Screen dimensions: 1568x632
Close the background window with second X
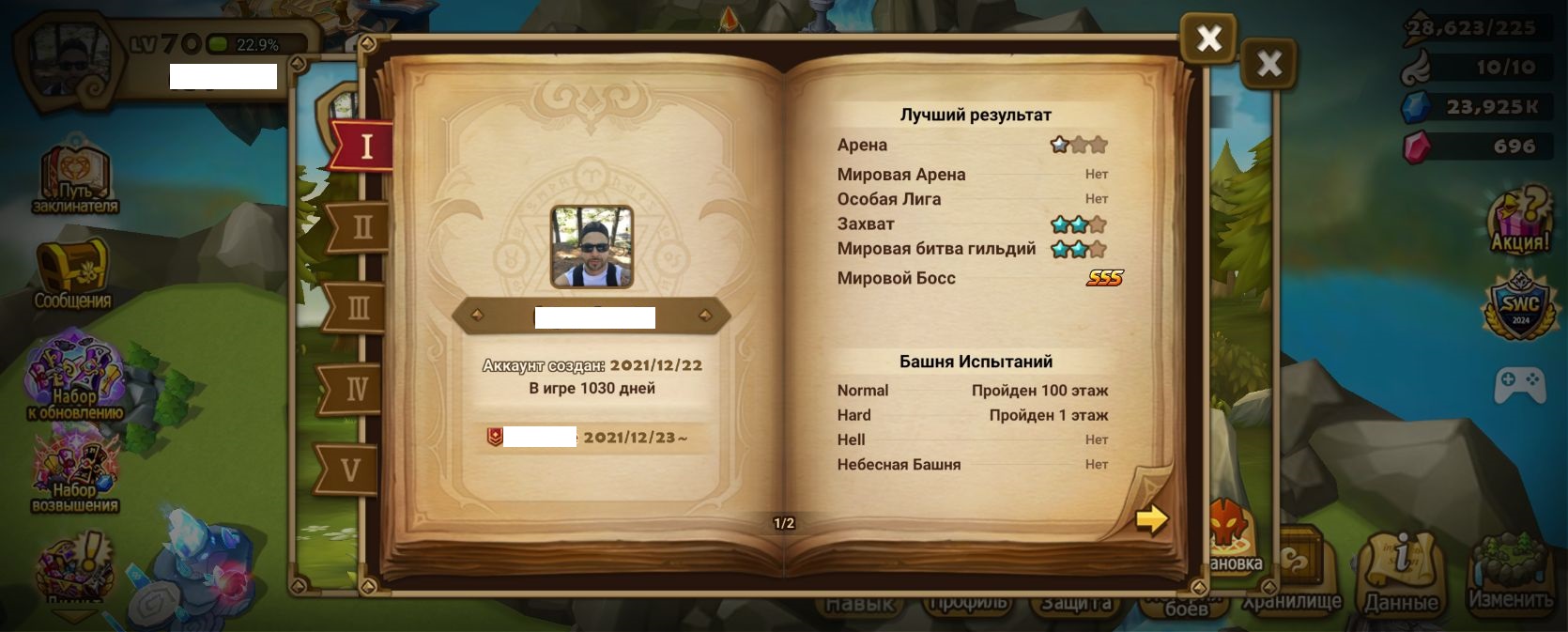[x=1268, y=64]
